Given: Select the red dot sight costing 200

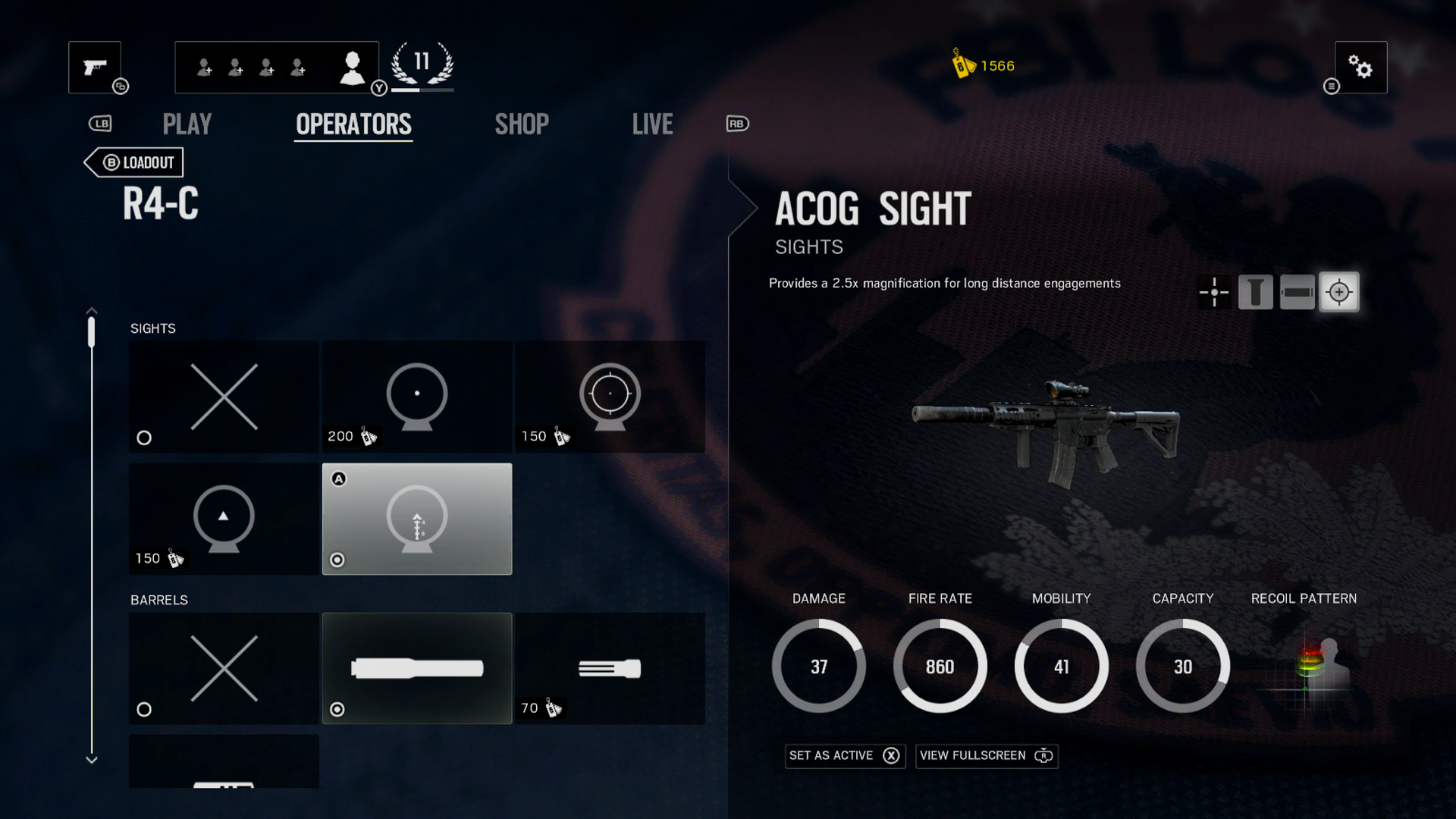Looking at the screenshot, I should (417, 397).
